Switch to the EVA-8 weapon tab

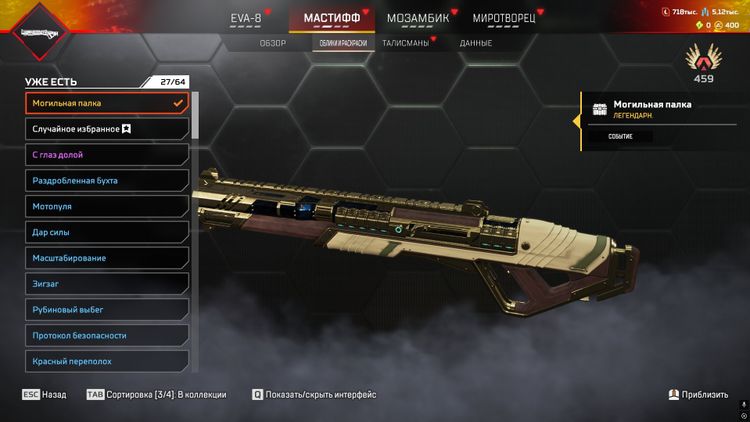pyautogui.click(x=250, y=19)
